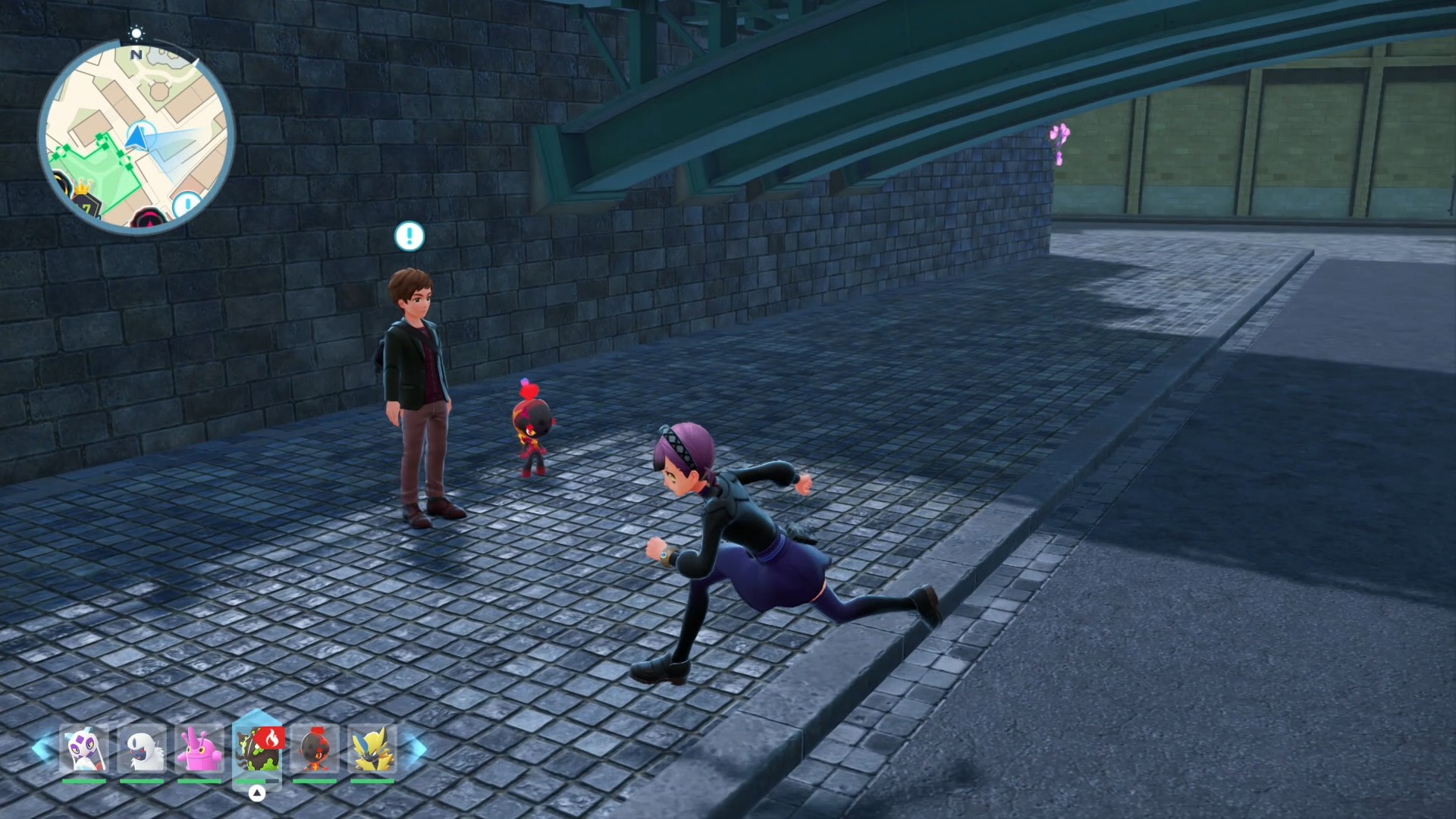Click the exclamation quest marker on the minimap
Viewport: 1456px width, 819px height.
click(186, 205)
